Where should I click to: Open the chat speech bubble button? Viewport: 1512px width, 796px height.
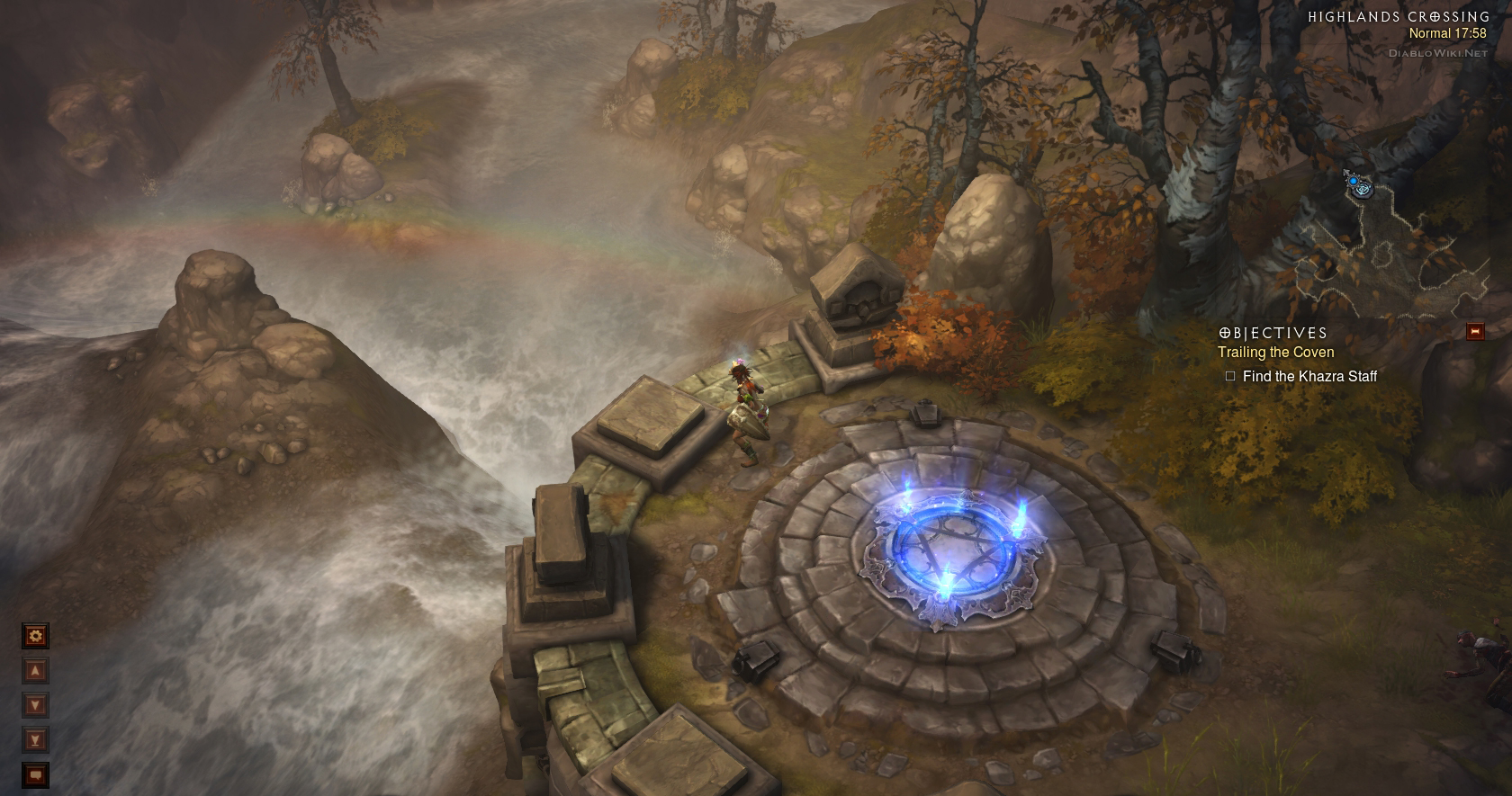35,774
